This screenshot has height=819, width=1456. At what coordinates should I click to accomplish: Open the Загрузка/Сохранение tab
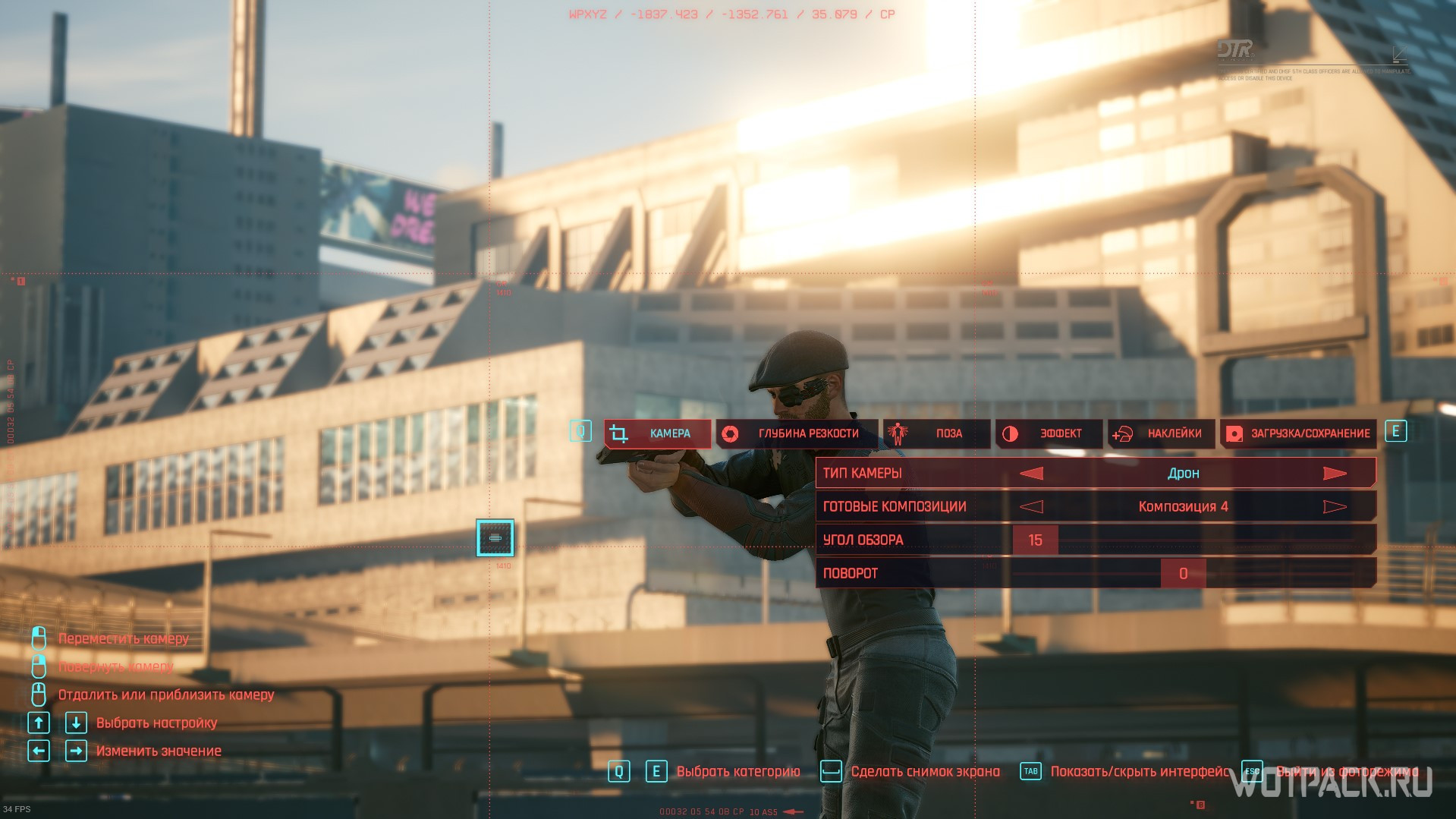click(1298, 433)
